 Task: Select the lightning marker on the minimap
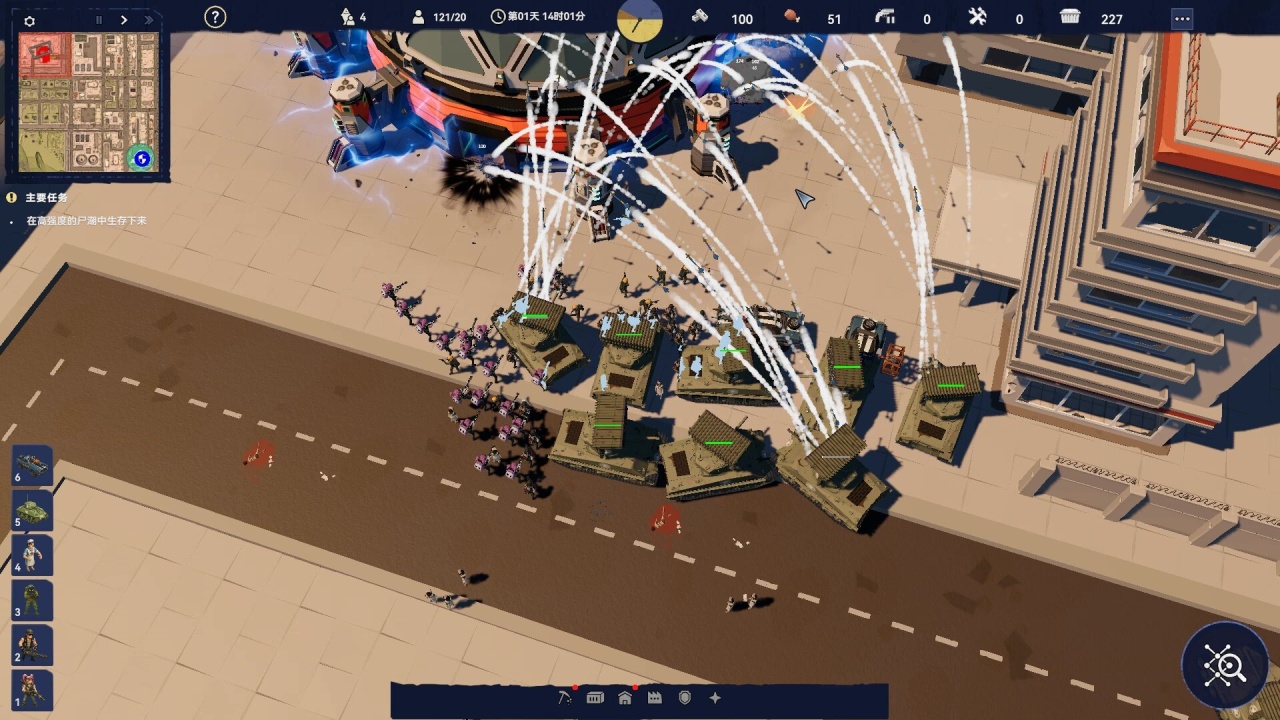point(142,158)
